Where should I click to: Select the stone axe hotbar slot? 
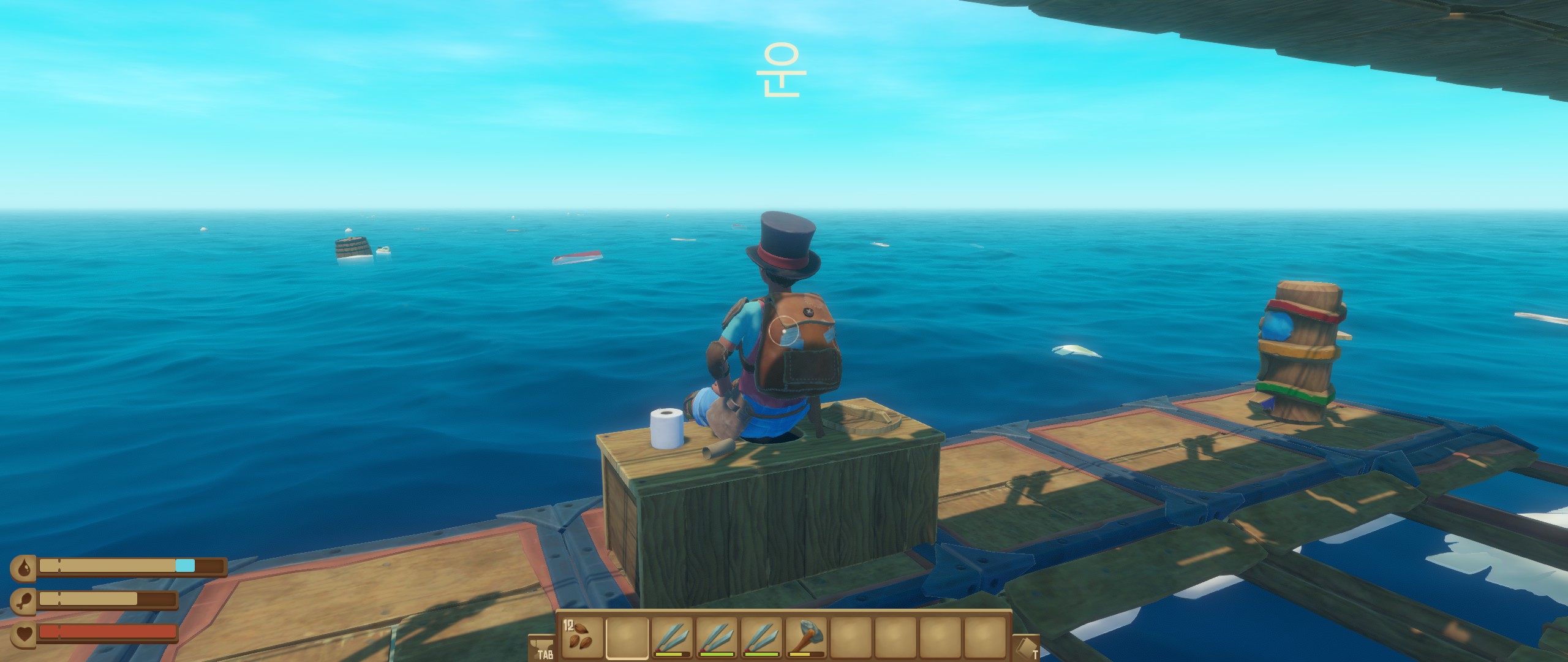807,637
